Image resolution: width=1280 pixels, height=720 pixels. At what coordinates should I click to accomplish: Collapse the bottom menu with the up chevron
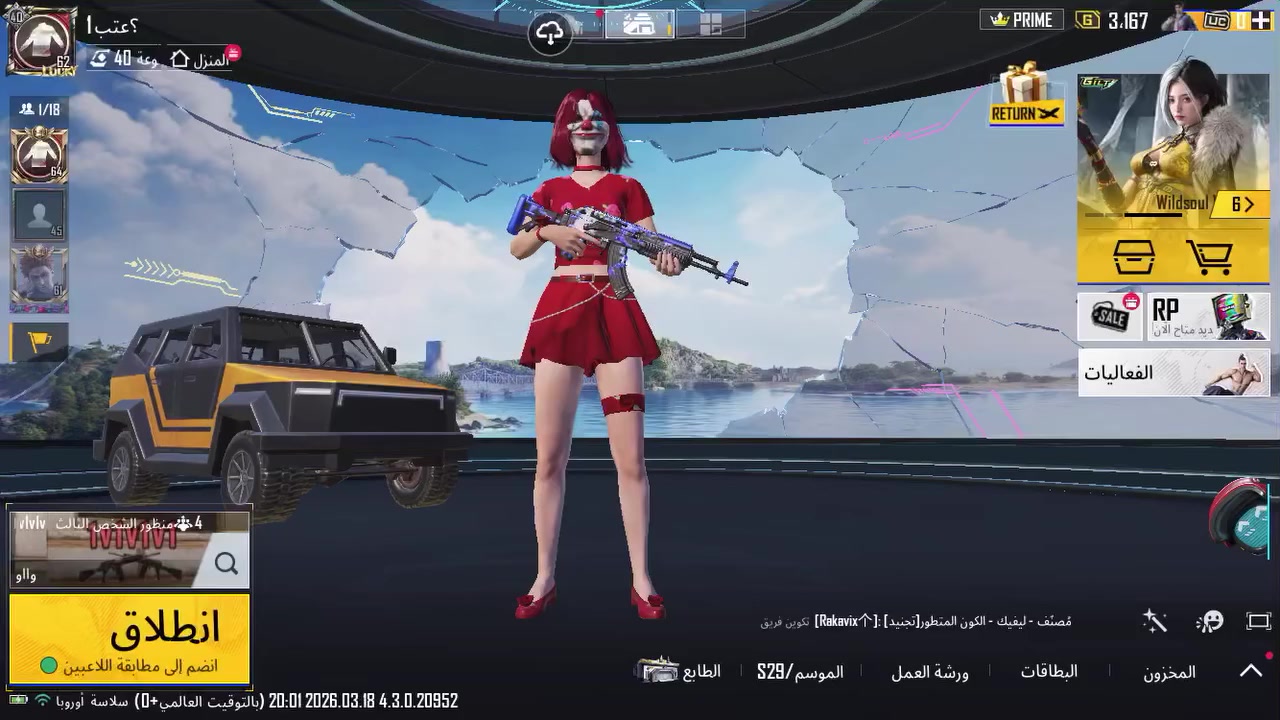[x=1251, y=671]
